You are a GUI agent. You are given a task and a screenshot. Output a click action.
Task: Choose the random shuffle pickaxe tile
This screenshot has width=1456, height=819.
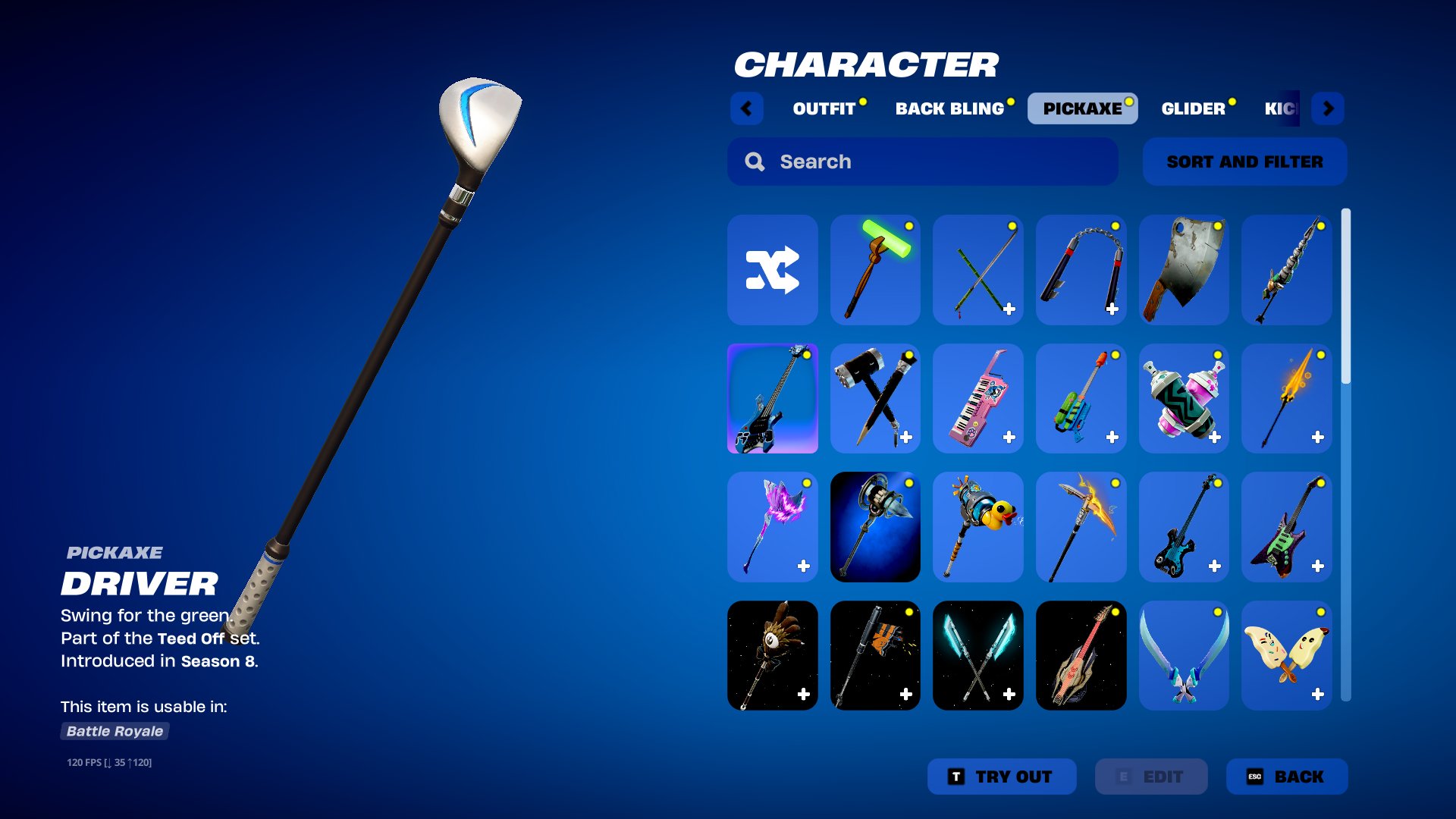[x=772, y=270]
